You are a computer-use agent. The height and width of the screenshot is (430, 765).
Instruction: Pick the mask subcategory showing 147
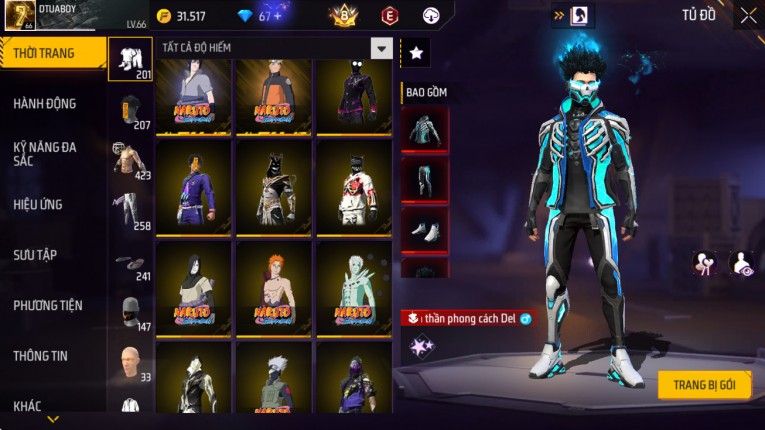coord(130,312)
